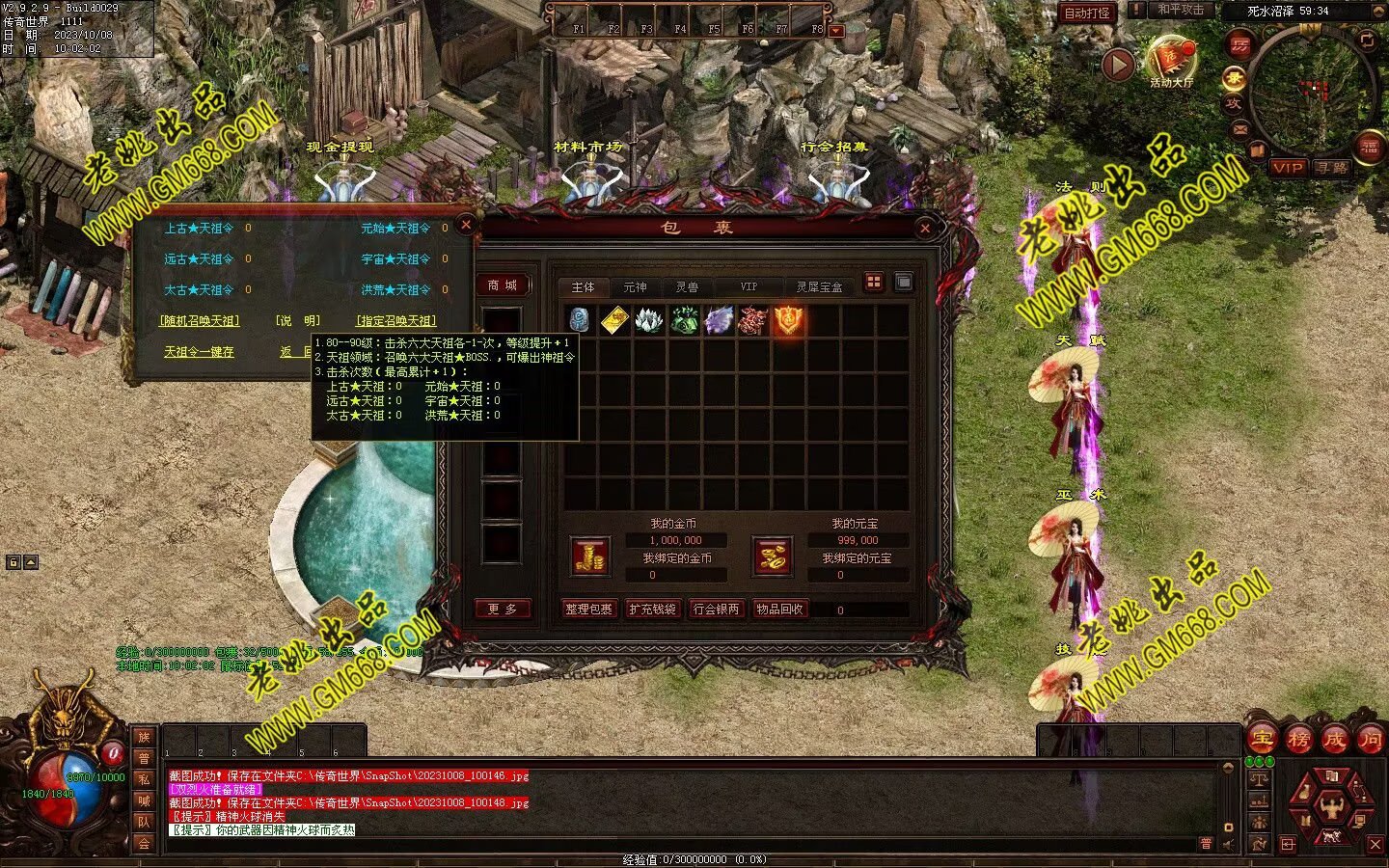Open the VIP button below the minimap
The width and height of the screenshot is (1389, 868).
pos(1288,168)
